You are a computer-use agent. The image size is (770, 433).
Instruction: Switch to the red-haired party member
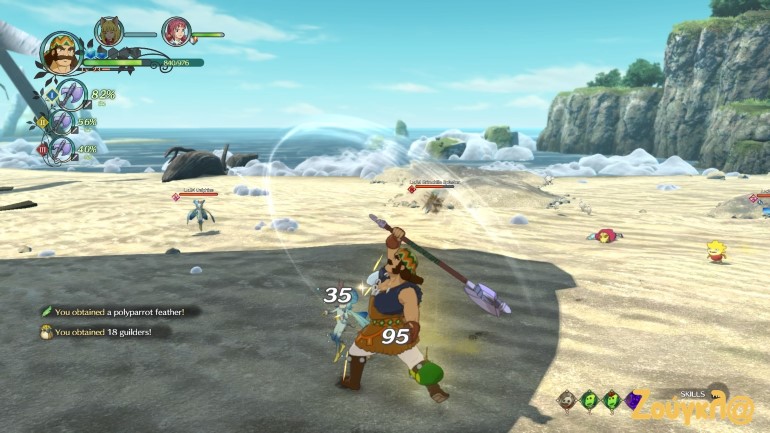coord(176,32)
